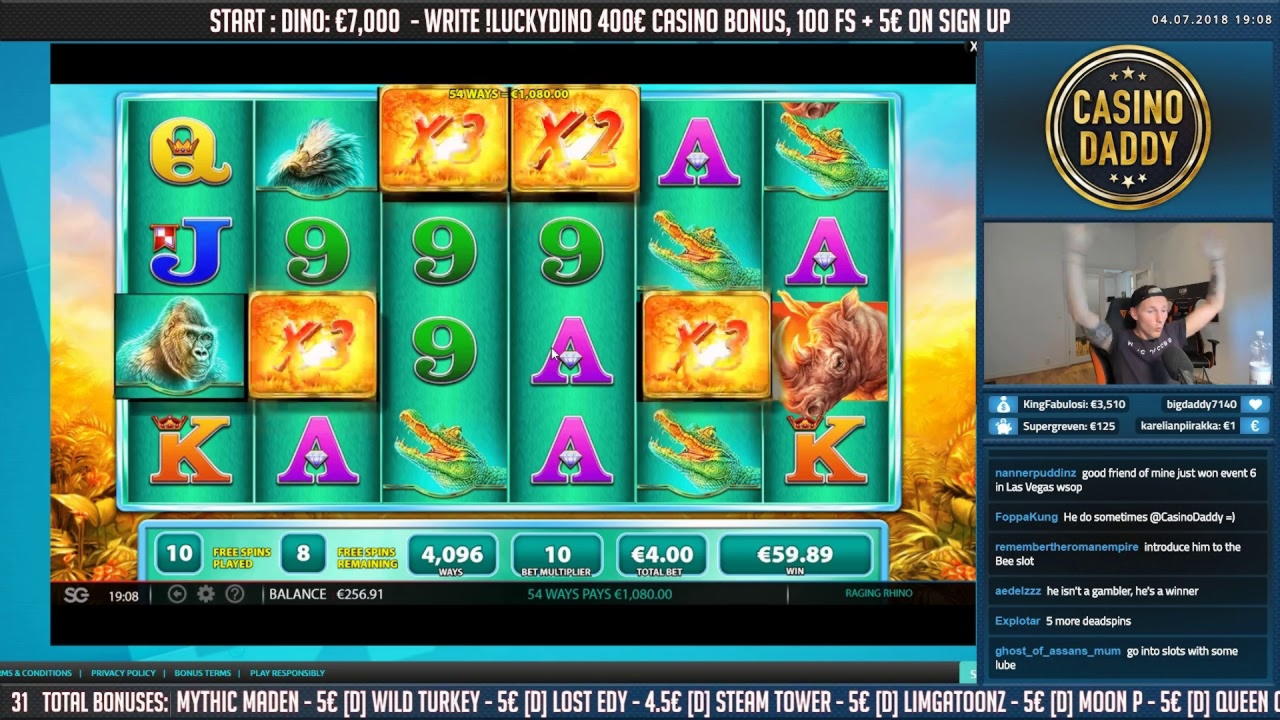Open the question mark help icon
The width and height of the screenshot is (1280, 720).
pos(235,594)
